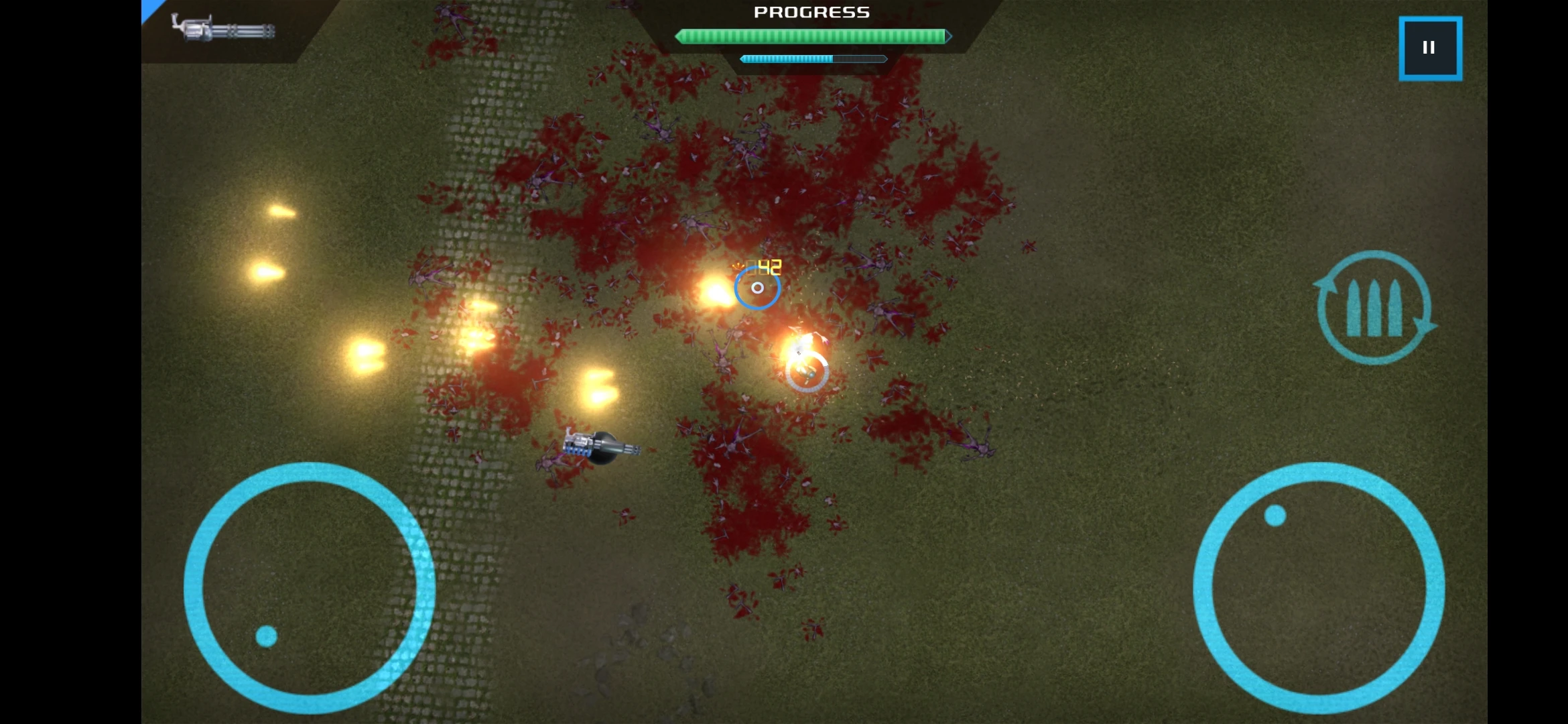The height and width of the screenshot is (724, 1568).
Task: Tap the reload ammo button
Action: click(x=1374, y=308)
